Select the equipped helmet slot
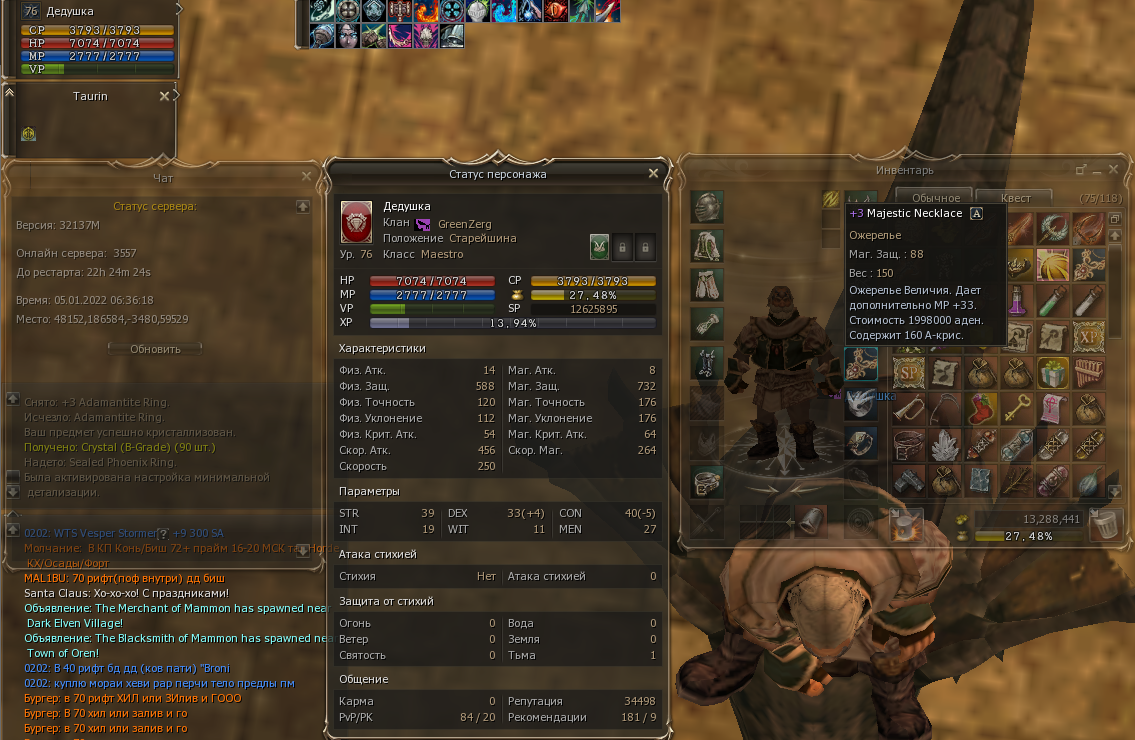The image size is (1135, 740). pyautogui.click(x=706, y=207)
